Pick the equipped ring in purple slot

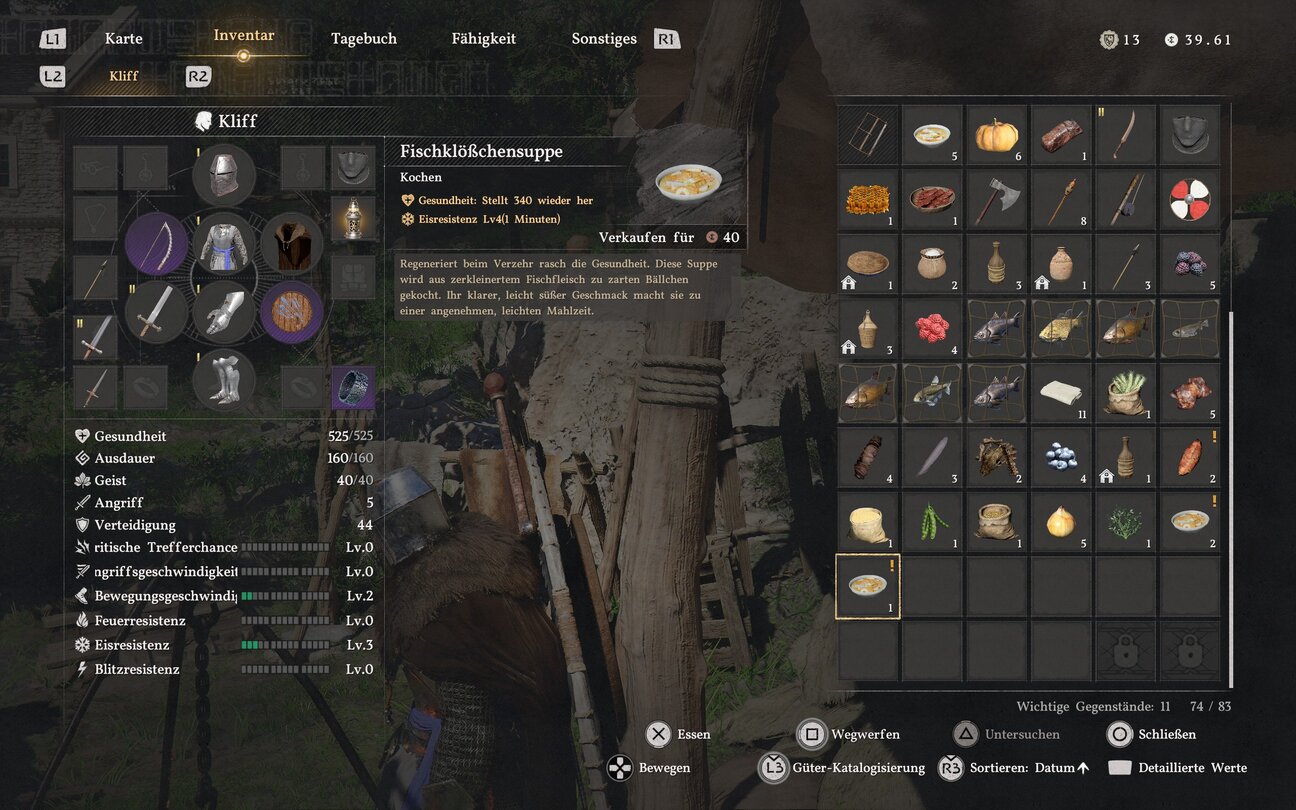coord(353,387)
